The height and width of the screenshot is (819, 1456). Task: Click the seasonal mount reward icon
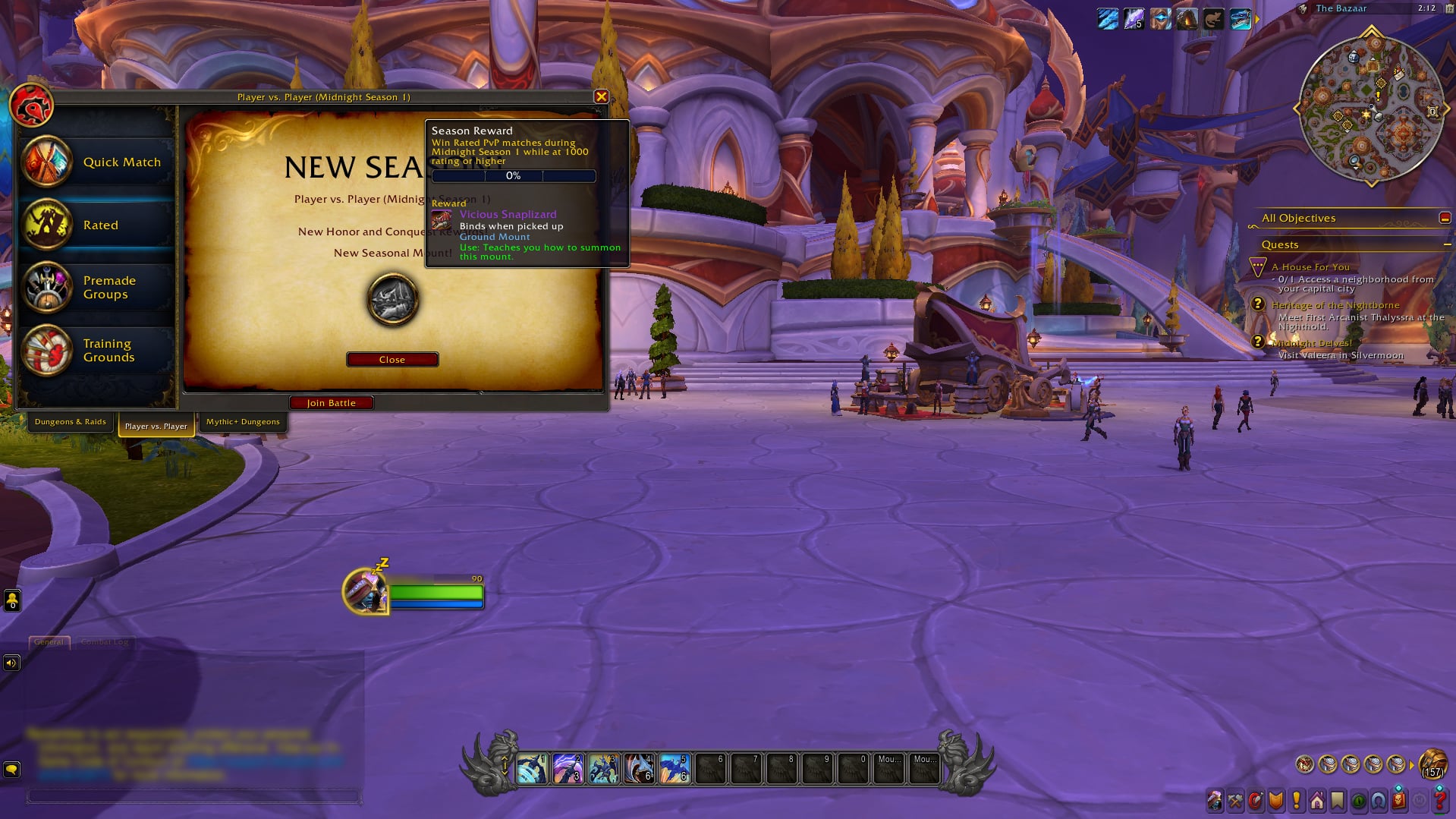[392, 300]
